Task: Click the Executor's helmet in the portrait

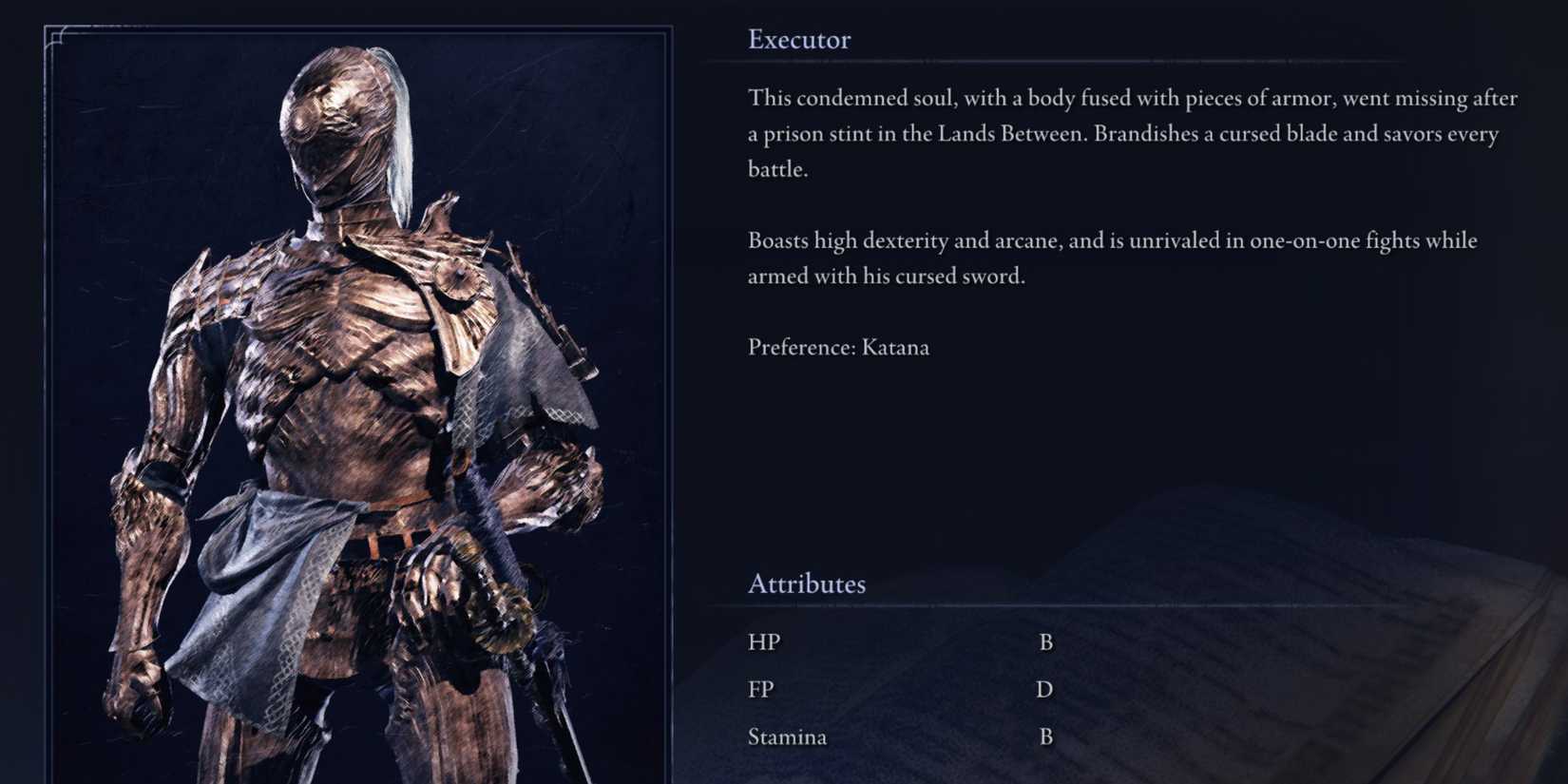Action: pos(333,124)
